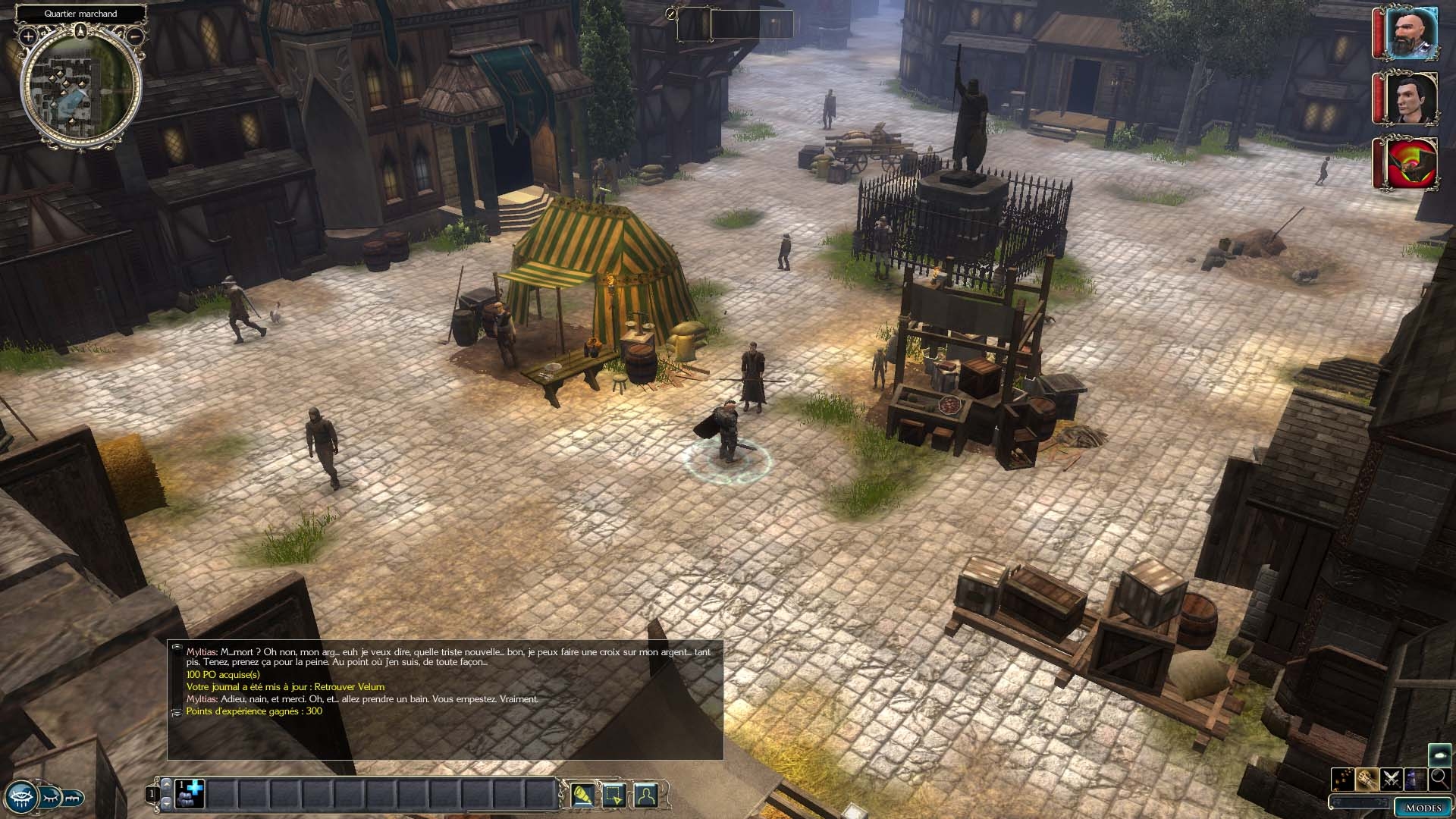This screenshot has height=819, width=1456.
Task: Switch hotbar page with the down arrow
Action: tap(167, 802)
